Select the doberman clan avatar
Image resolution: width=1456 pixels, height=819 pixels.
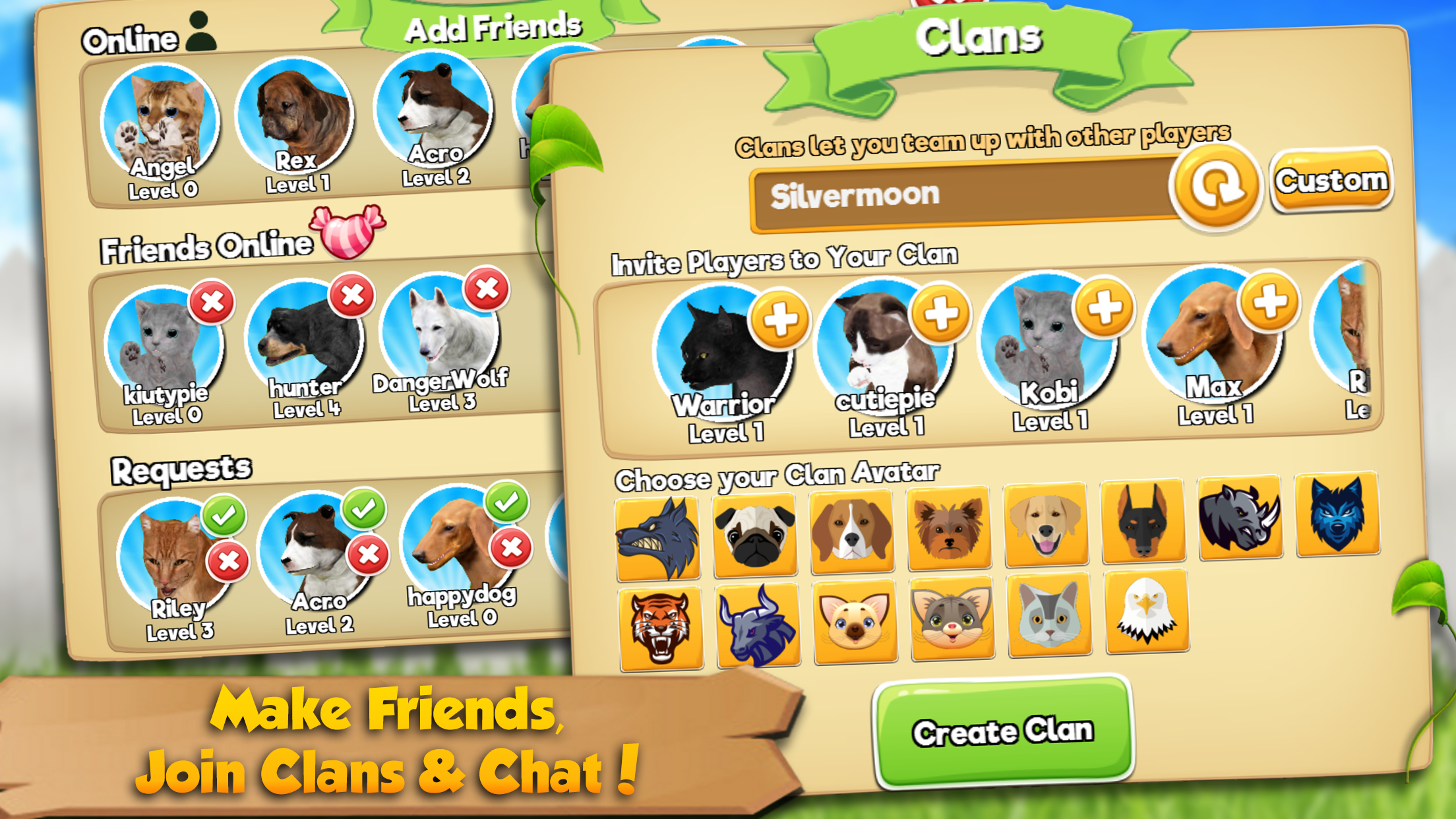(x=1141, y=521)
